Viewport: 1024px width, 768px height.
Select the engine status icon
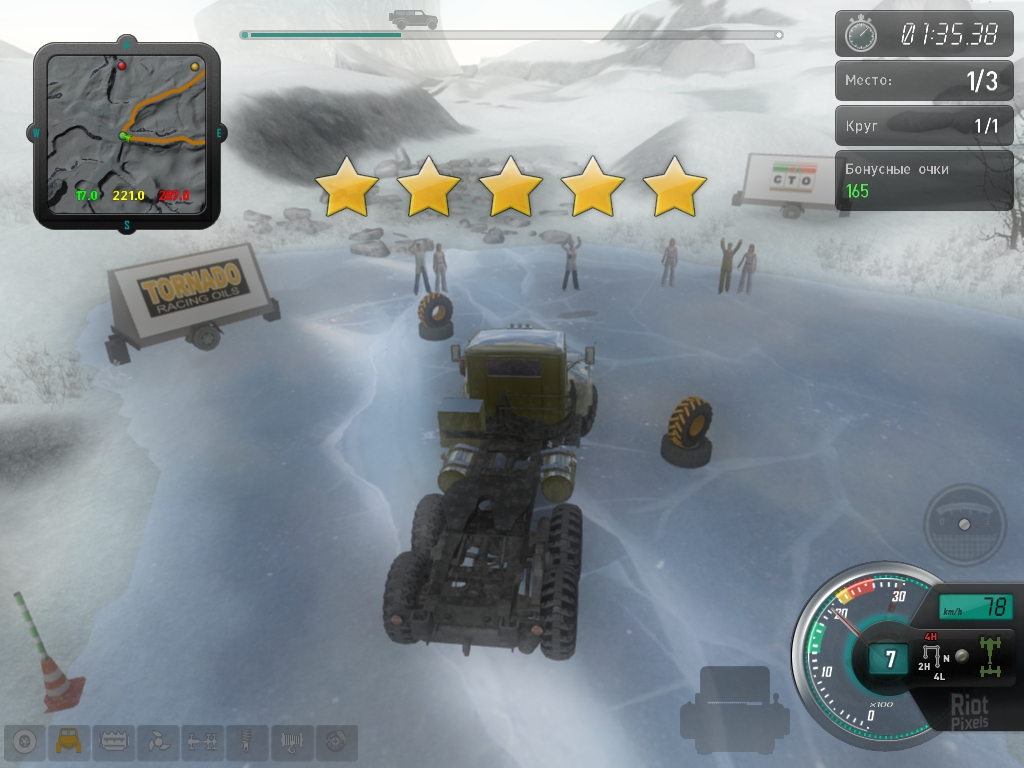113,742
